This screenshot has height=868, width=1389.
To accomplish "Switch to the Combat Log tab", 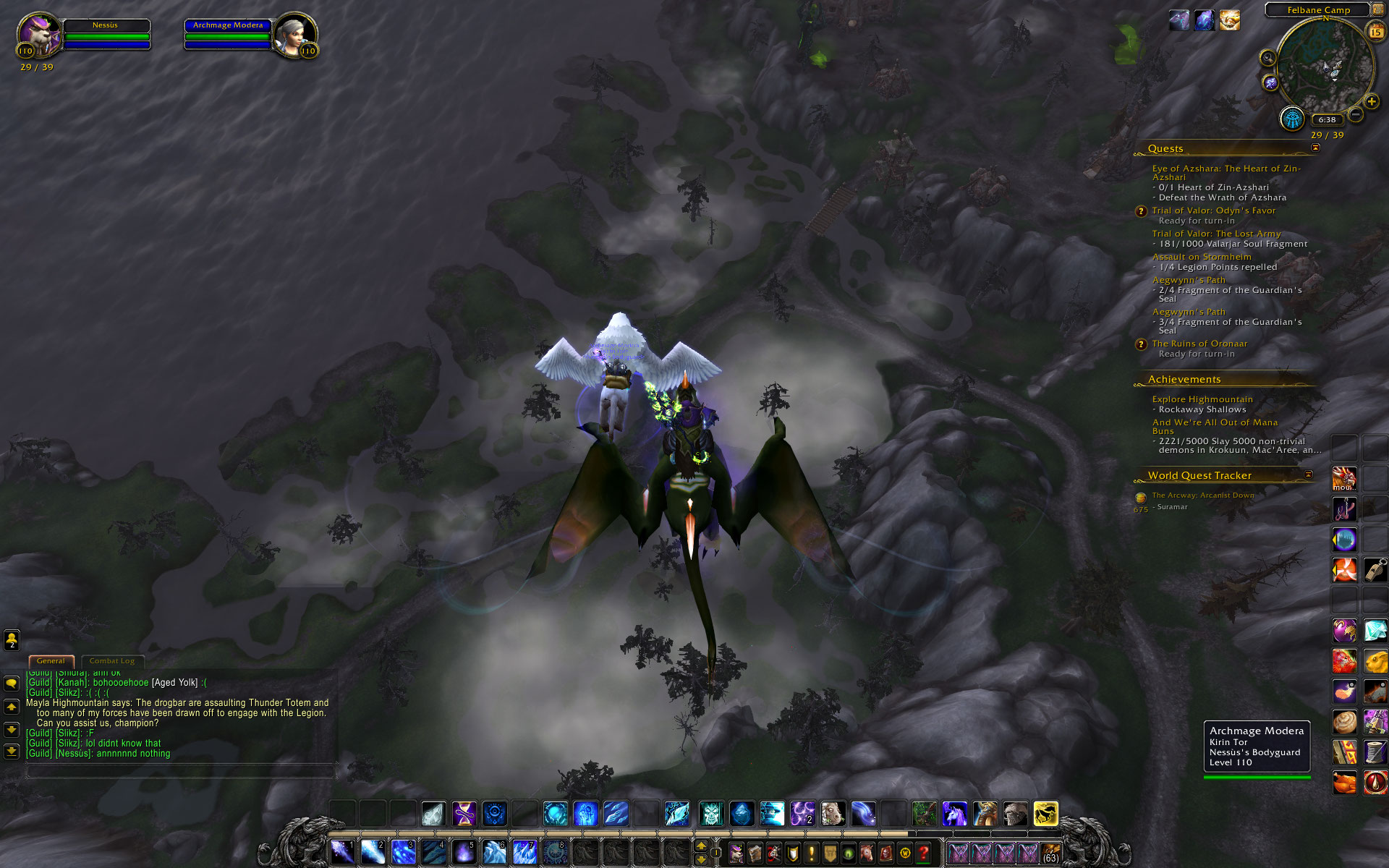I will click(x=112, y=661).
